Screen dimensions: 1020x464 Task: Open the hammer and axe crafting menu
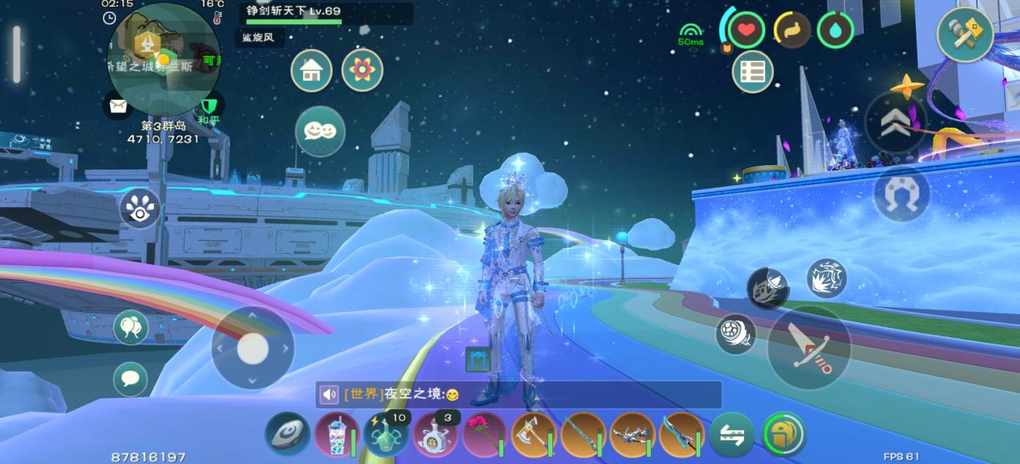tap(964, 34)
